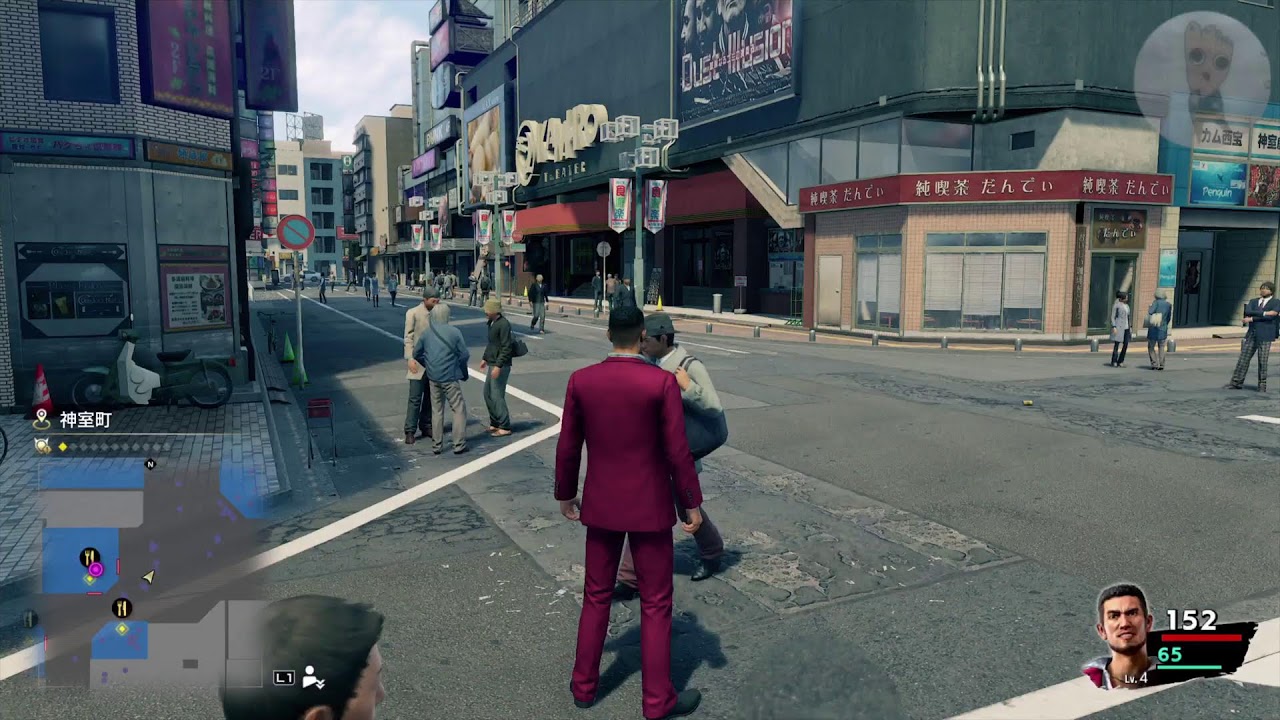Select the player arrow on the minimap
Screen dimensions: 1280x720
149,576
